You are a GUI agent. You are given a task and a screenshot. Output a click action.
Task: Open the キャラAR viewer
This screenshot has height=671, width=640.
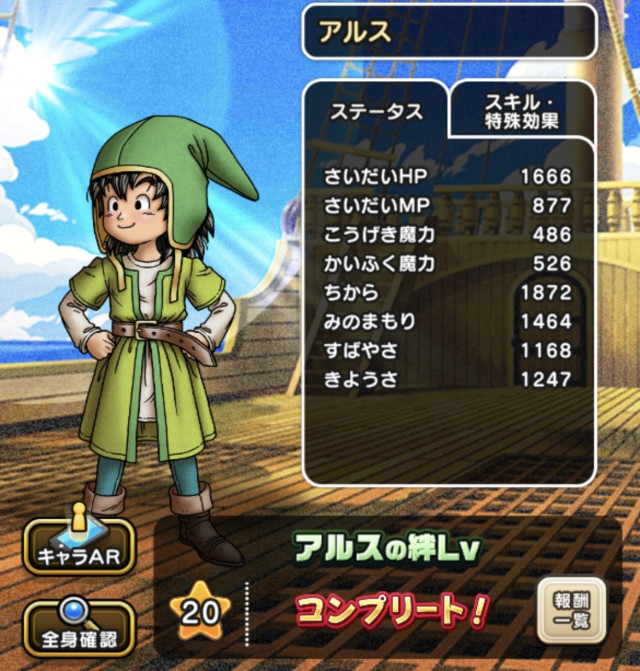coord(78,545)
